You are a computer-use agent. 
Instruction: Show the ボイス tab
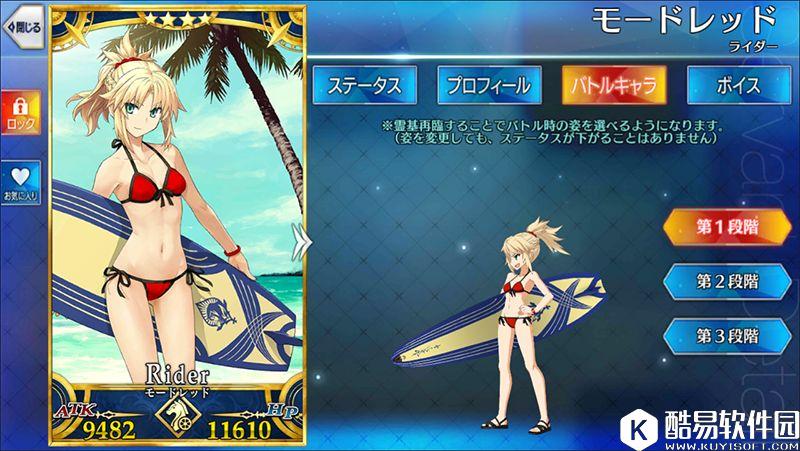click(x=738, y=86)
